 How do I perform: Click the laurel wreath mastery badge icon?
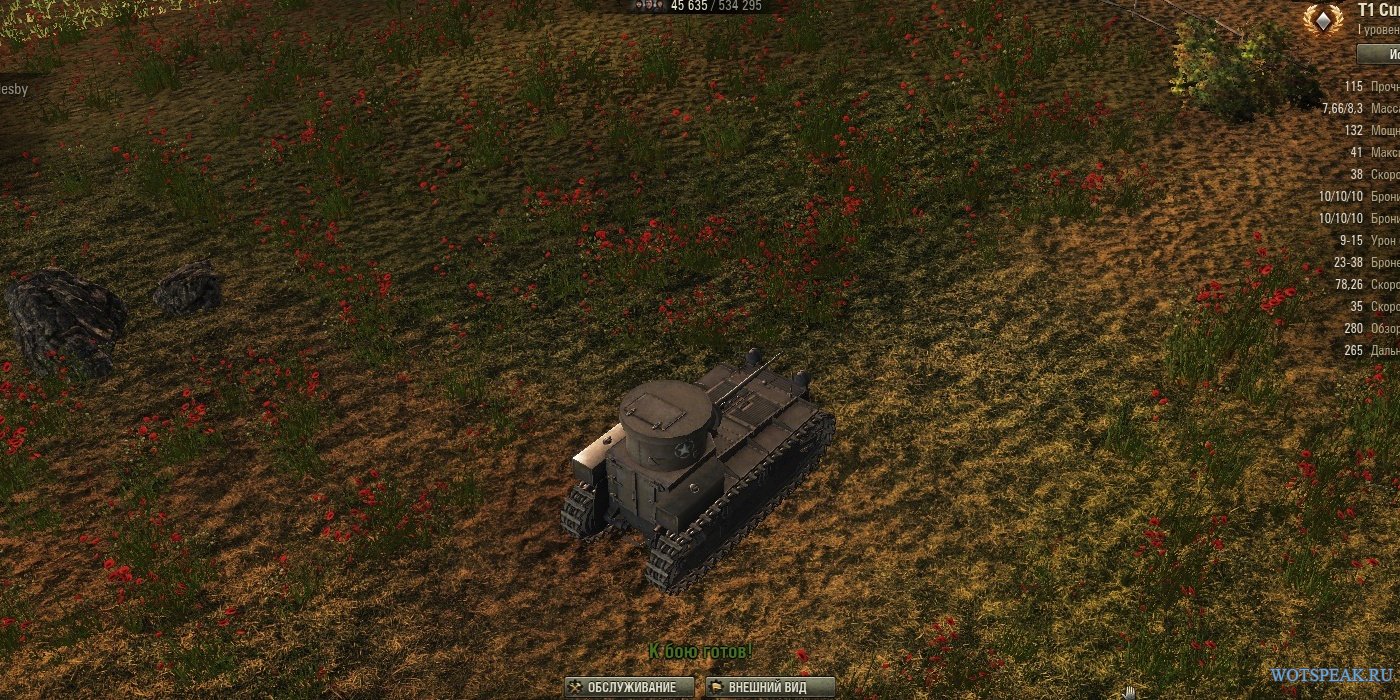tap(1322, 19)
